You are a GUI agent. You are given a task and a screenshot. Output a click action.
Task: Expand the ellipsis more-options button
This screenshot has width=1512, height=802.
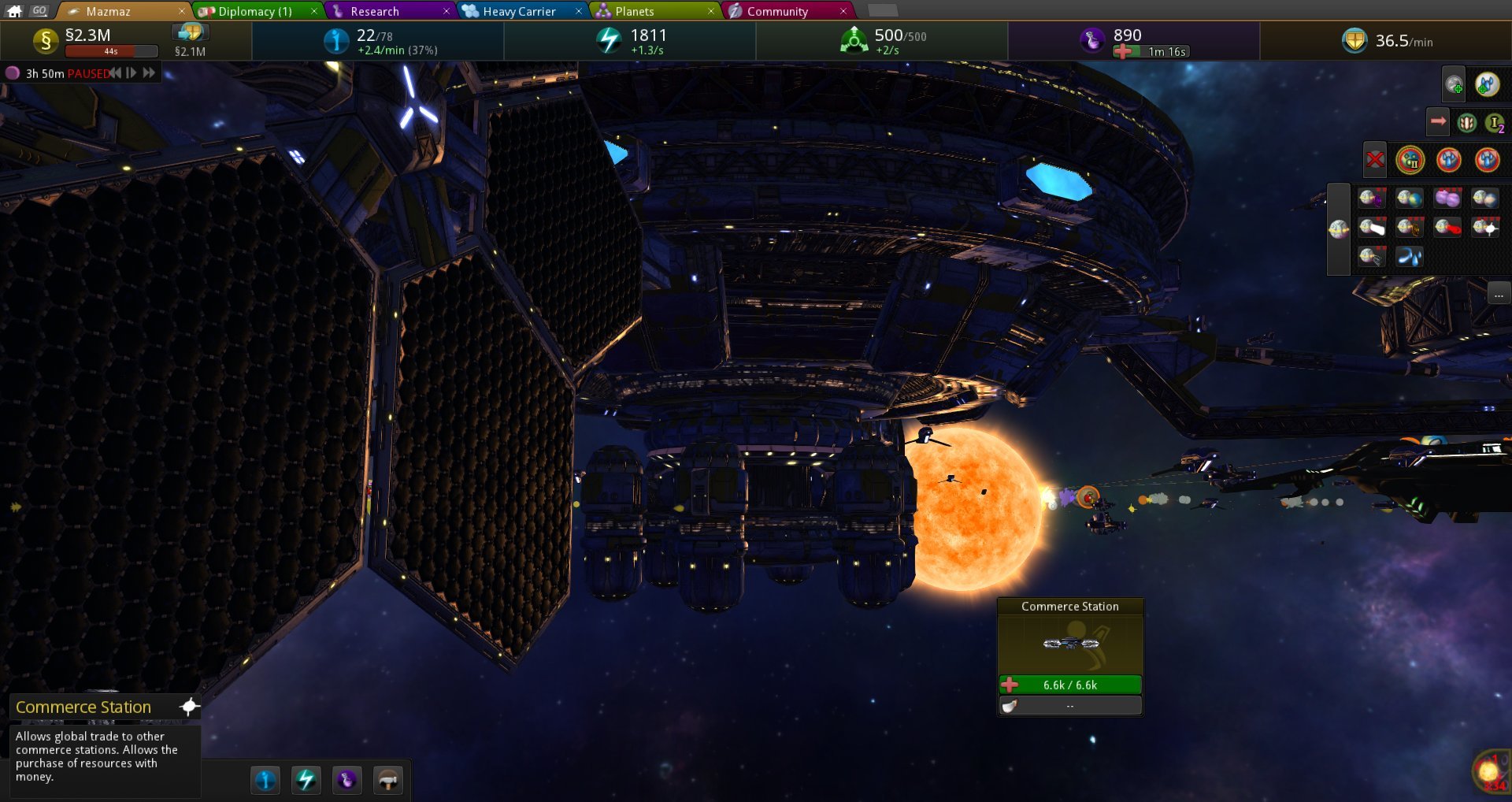(x=1499, y=295)
